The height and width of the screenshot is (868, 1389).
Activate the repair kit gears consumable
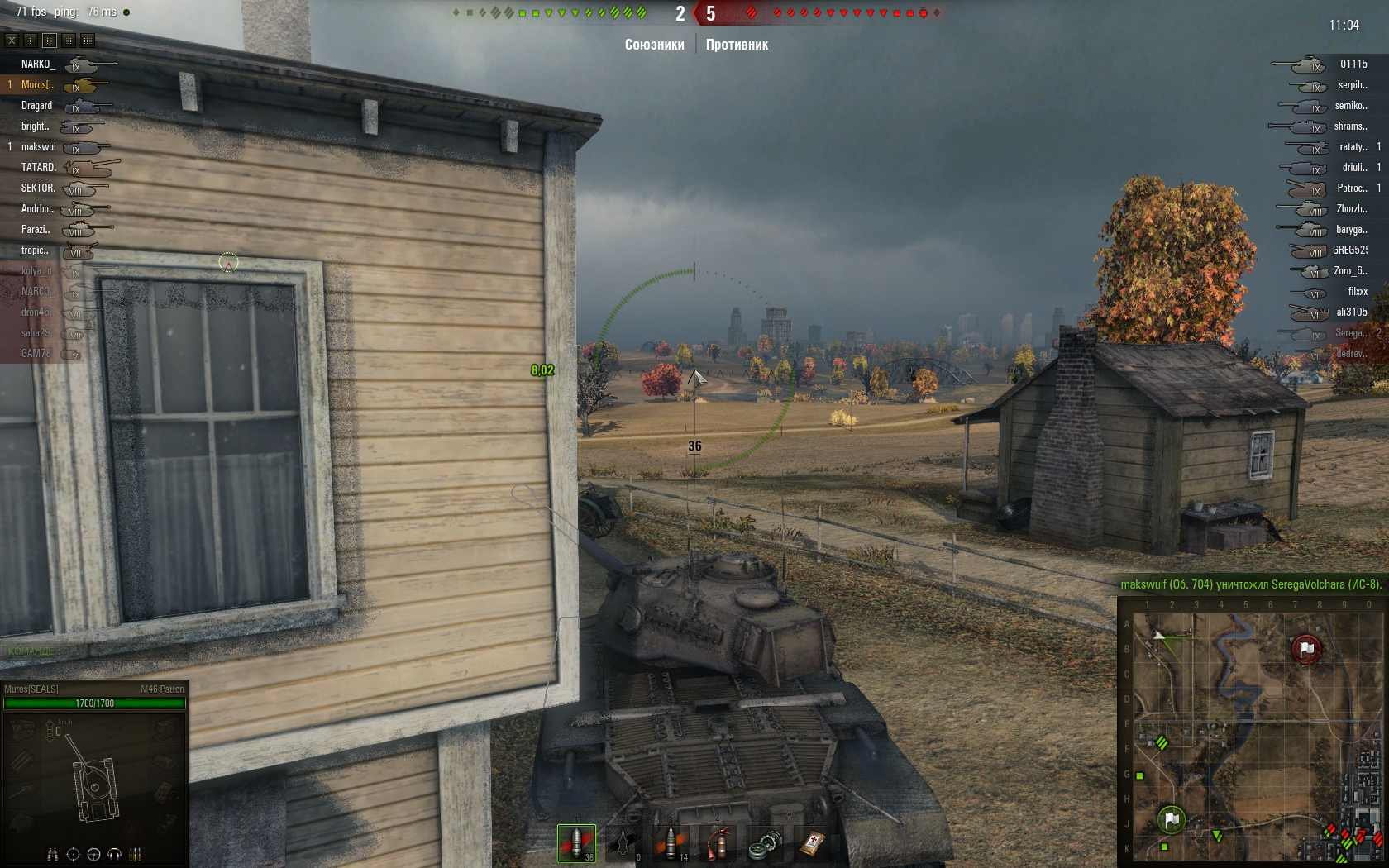point(766,842)
